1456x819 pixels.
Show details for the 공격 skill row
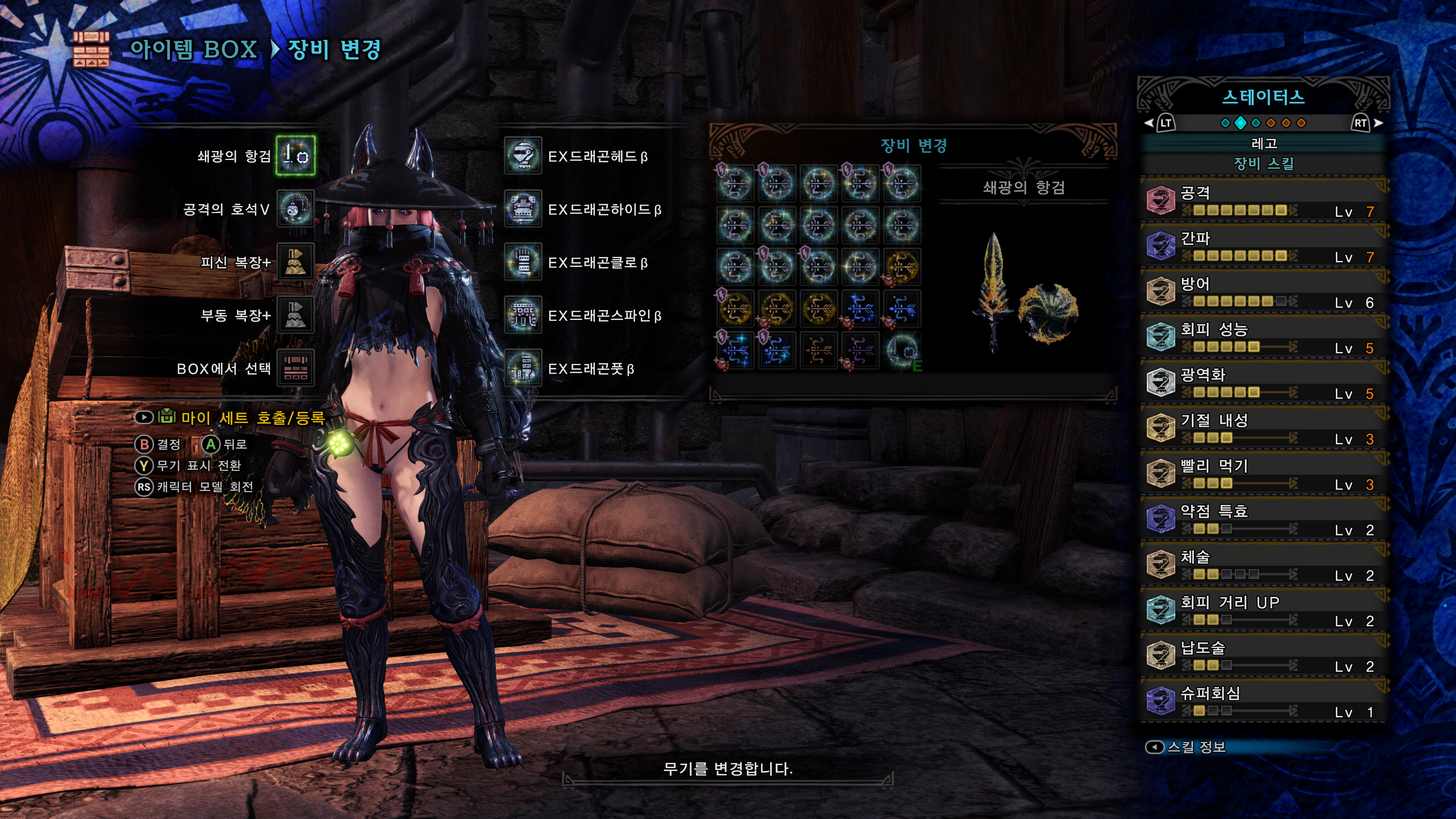pos(1264,201)
